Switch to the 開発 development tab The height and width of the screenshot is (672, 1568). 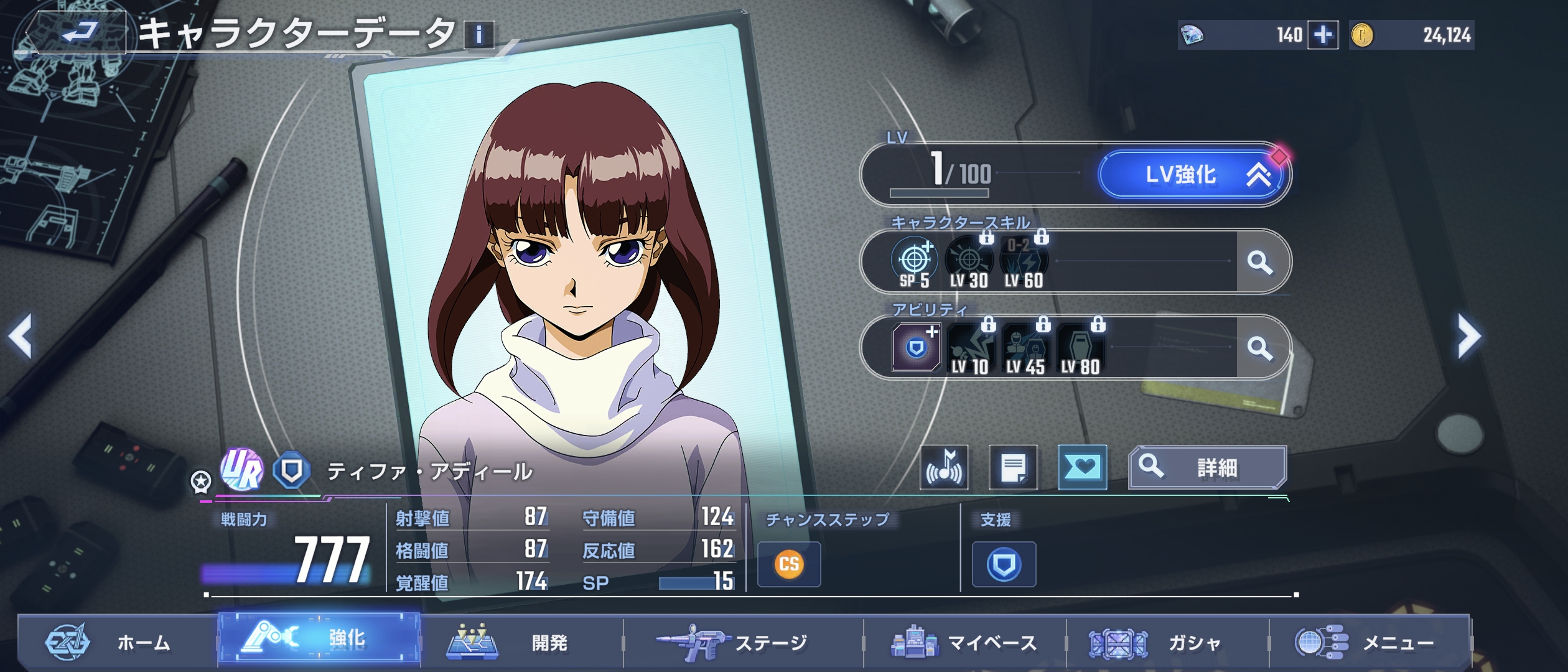coord(521,642)
